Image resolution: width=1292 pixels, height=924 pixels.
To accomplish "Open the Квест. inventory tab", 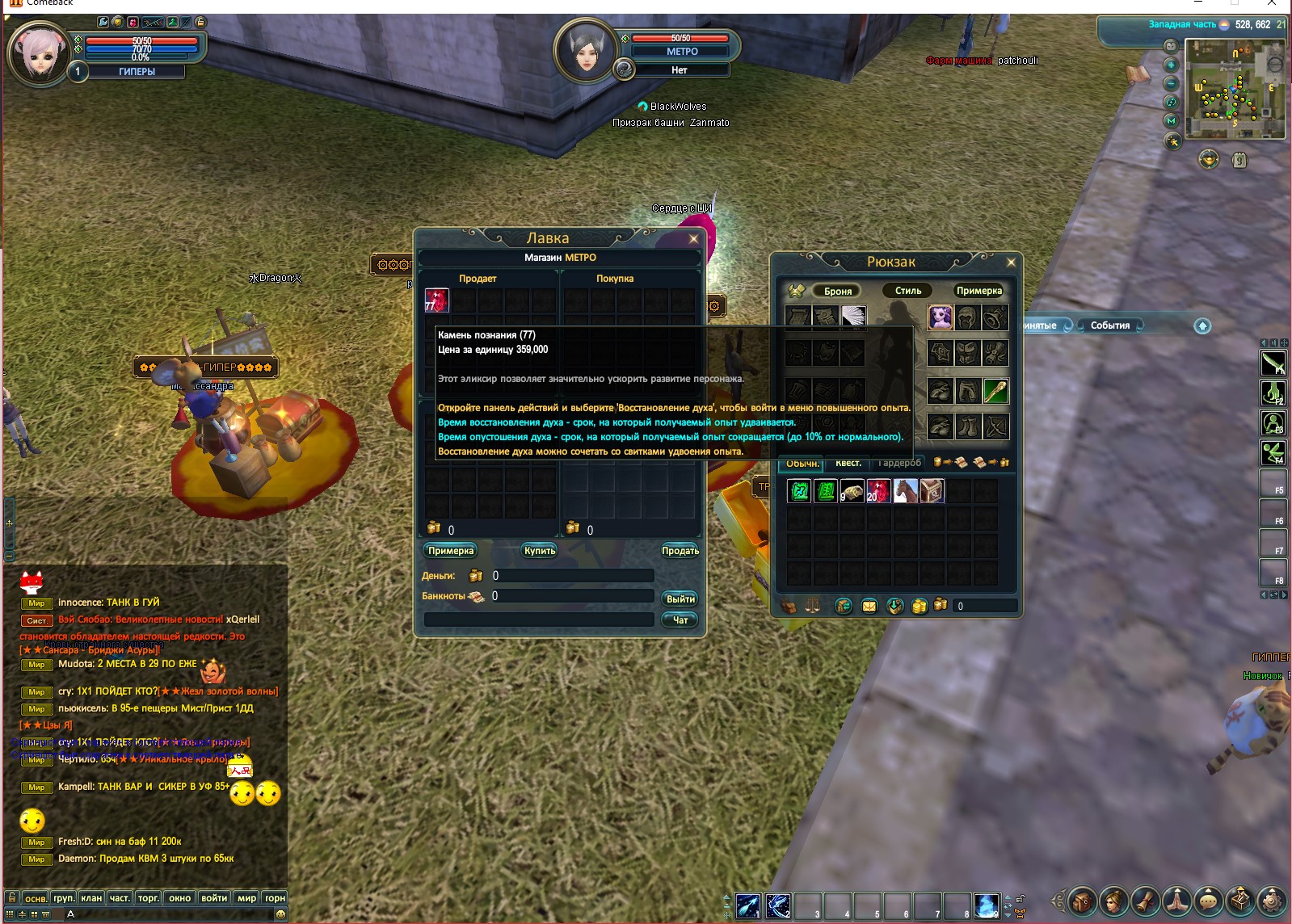I will 848,464.
